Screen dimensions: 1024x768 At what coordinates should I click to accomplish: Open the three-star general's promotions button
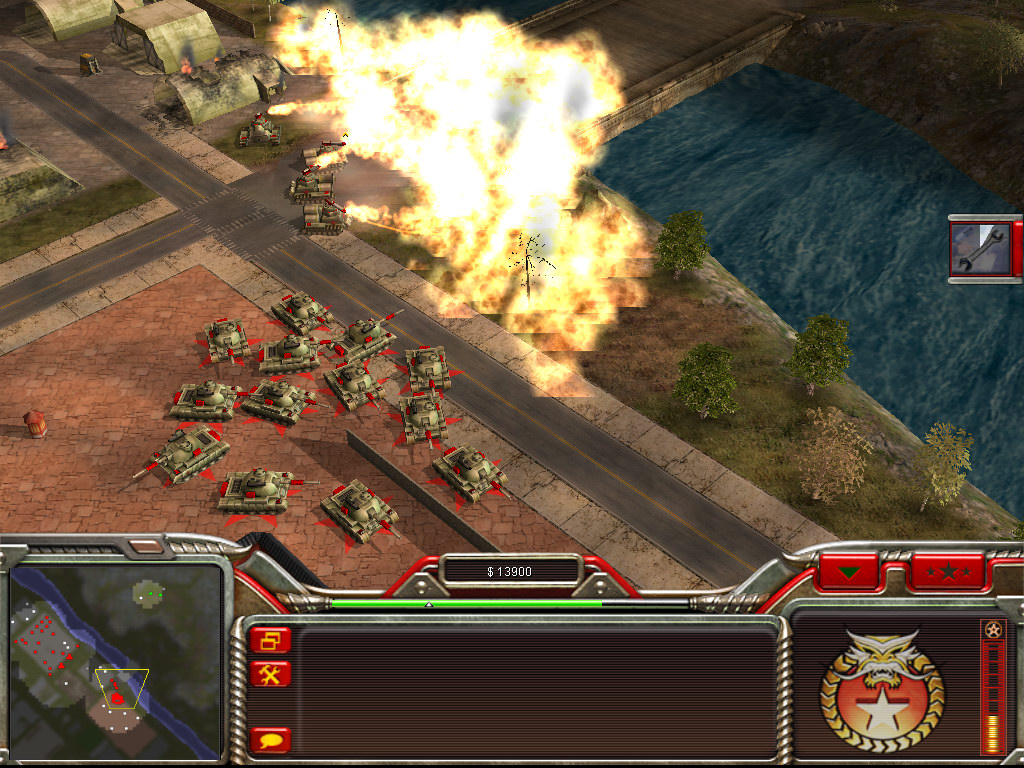947,573
